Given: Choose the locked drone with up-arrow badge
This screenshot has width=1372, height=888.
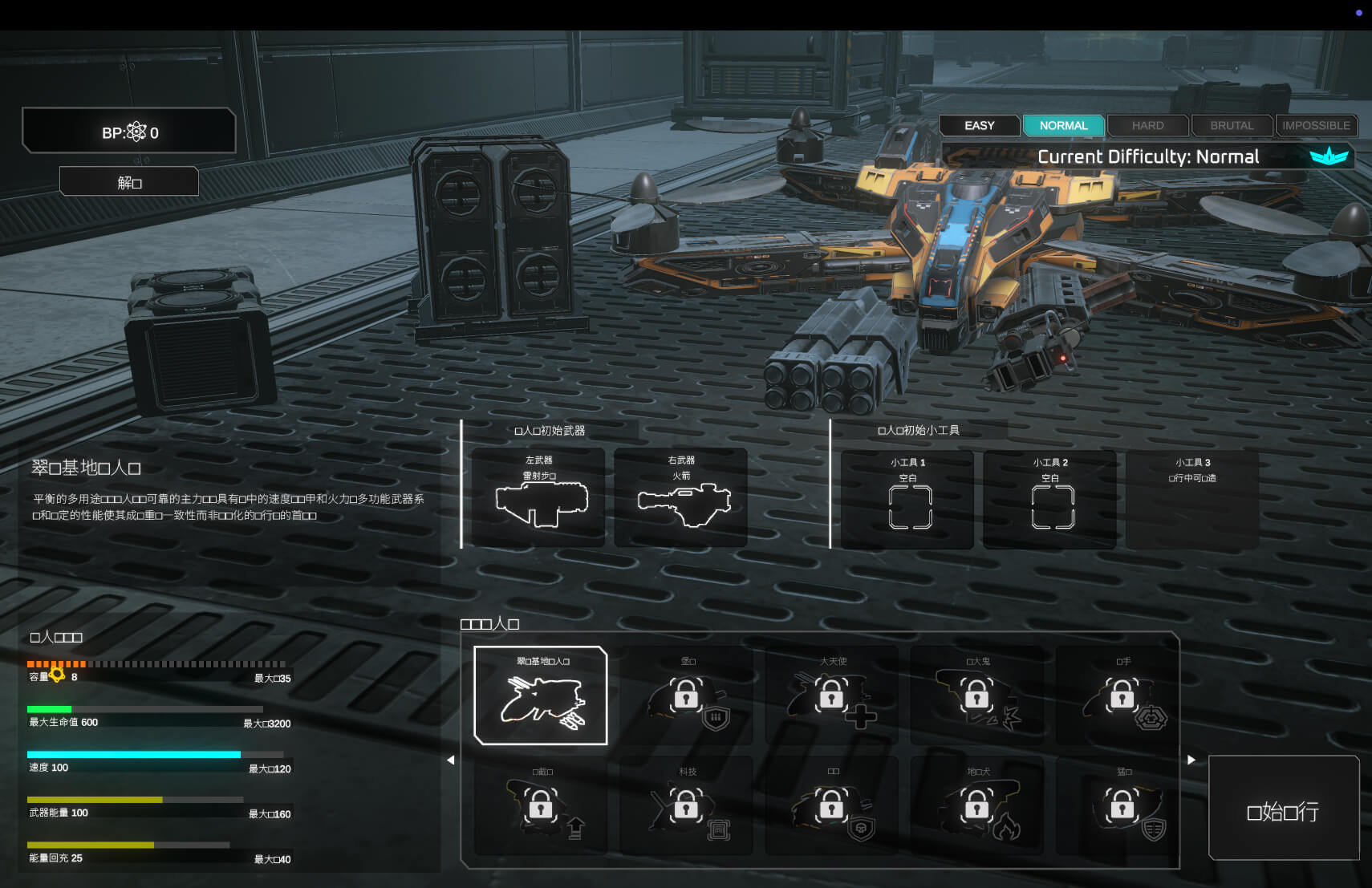Looking at the screenshot, I should point(542,805).
